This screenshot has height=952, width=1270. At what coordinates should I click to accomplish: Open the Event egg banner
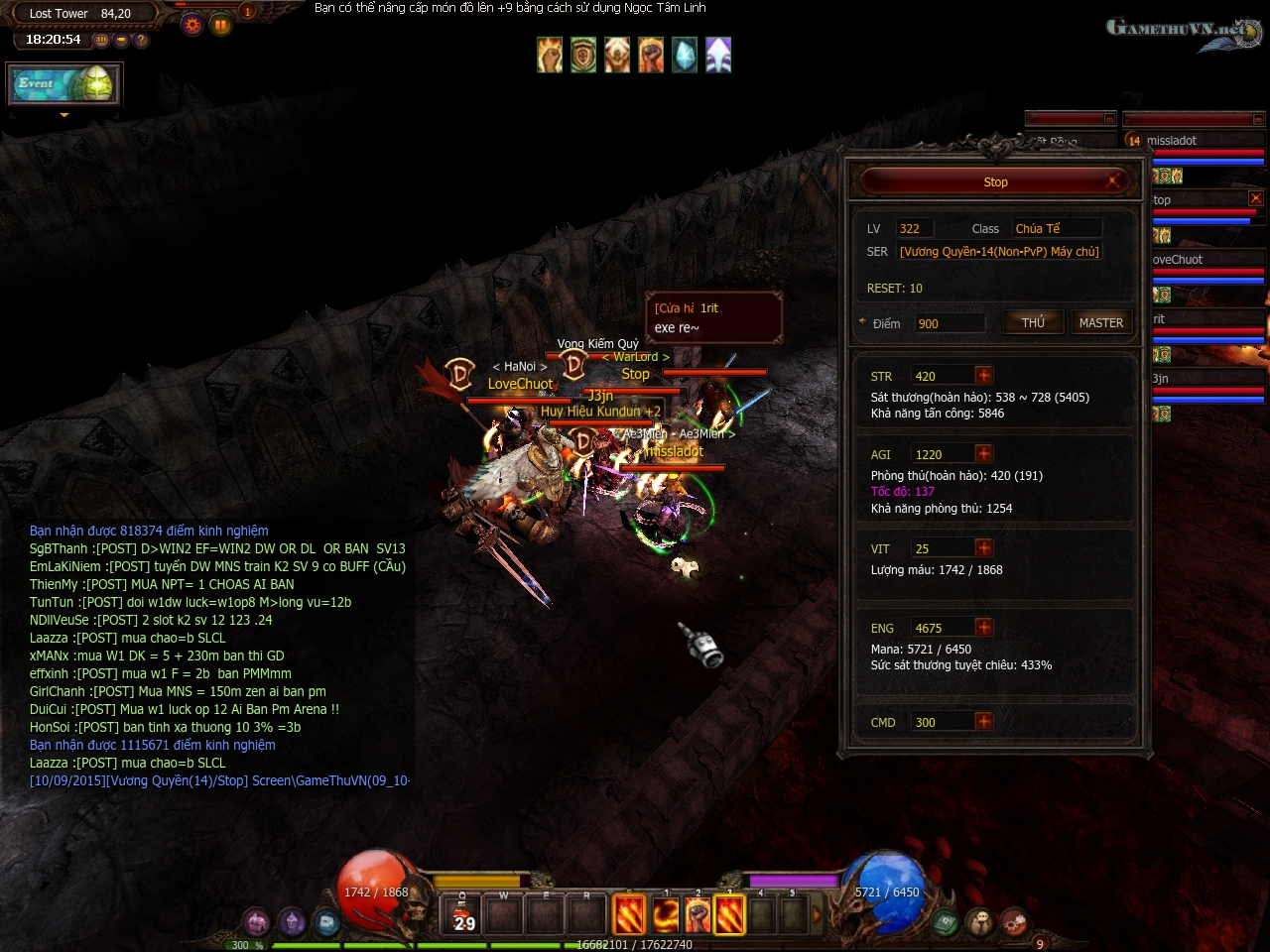tap(64, 85)
